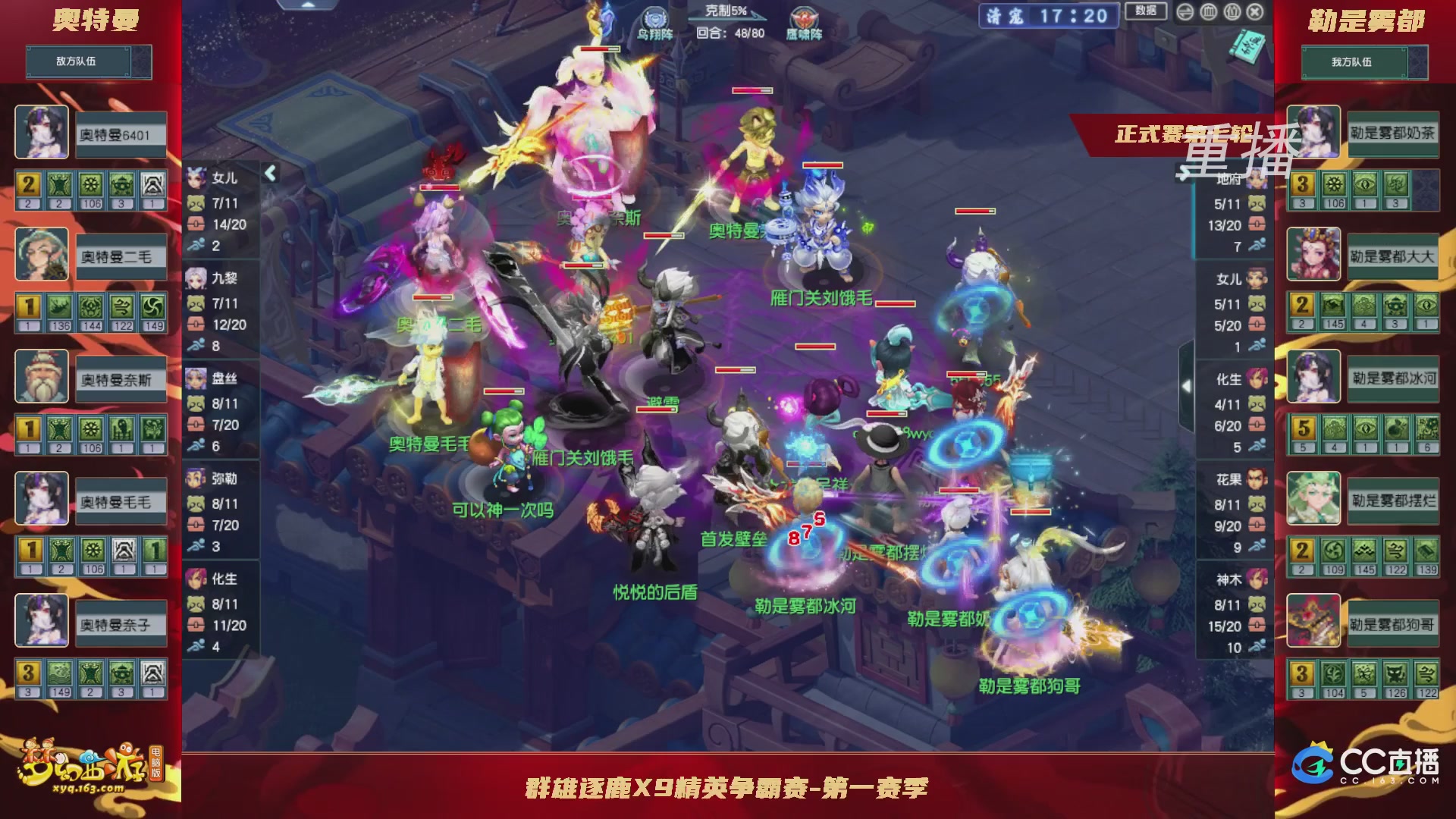Screen dimensions: 1456x819
Task: Collapse the left stats panel via its chevron
Action: pos(270,172)
